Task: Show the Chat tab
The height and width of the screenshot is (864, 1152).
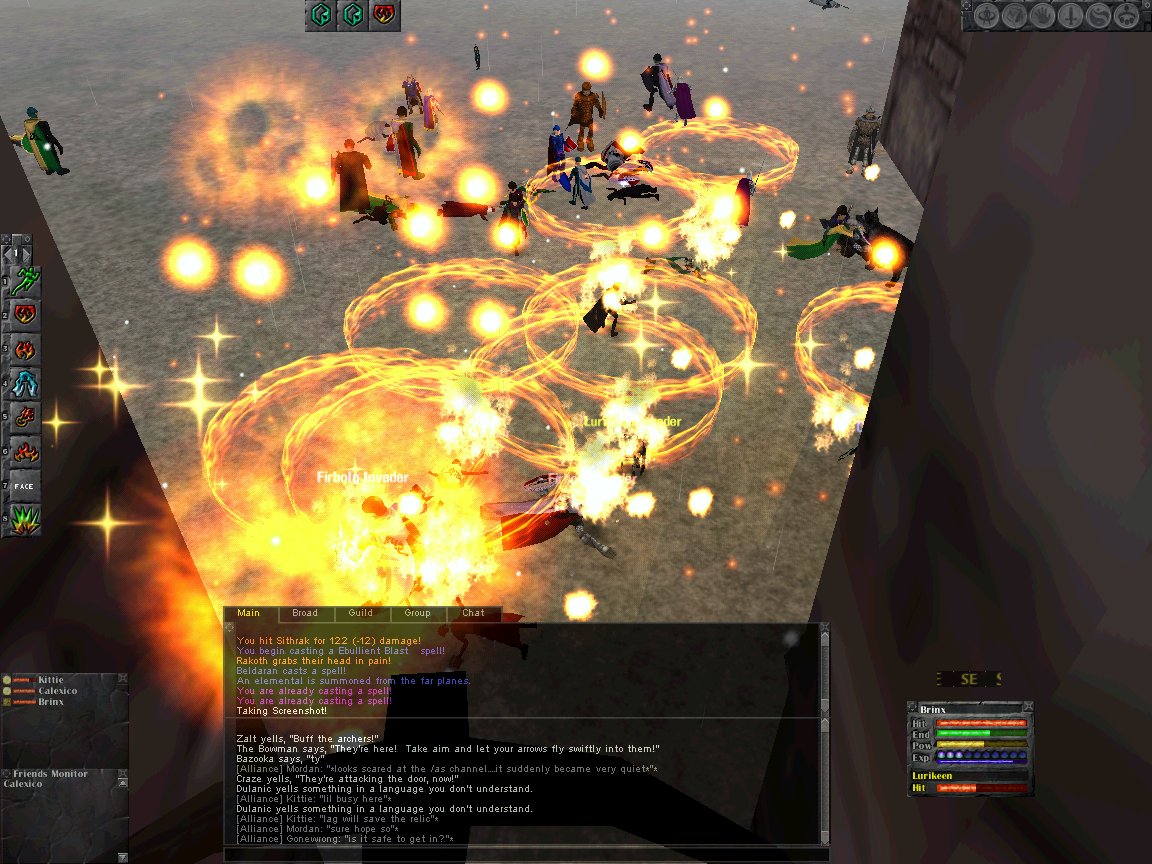Action: click(473, 613)
